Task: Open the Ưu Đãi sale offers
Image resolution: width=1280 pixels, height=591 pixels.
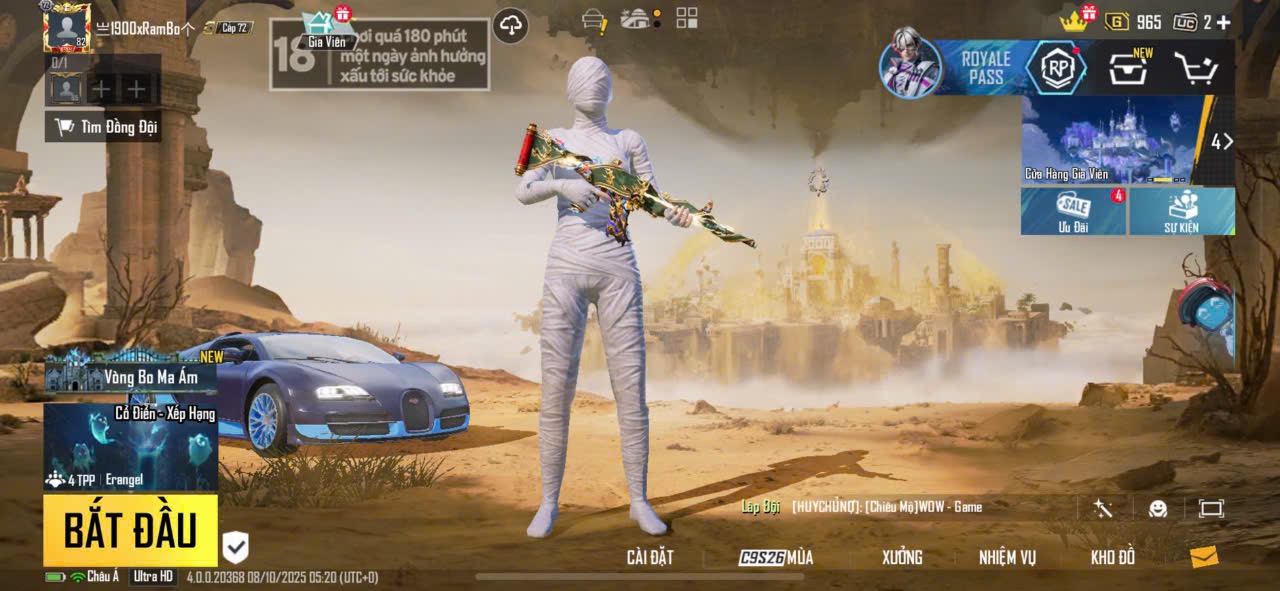Action: 1073,211
